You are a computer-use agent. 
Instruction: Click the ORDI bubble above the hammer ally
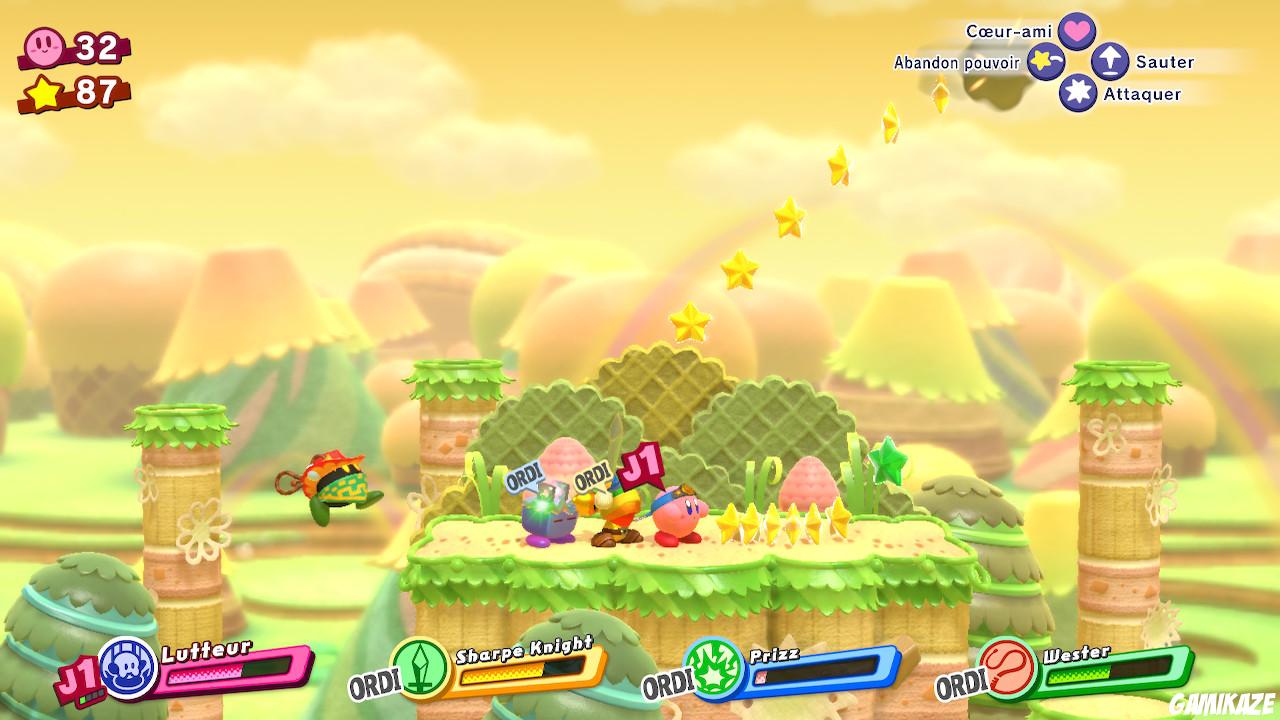click(x=592, y=473)
